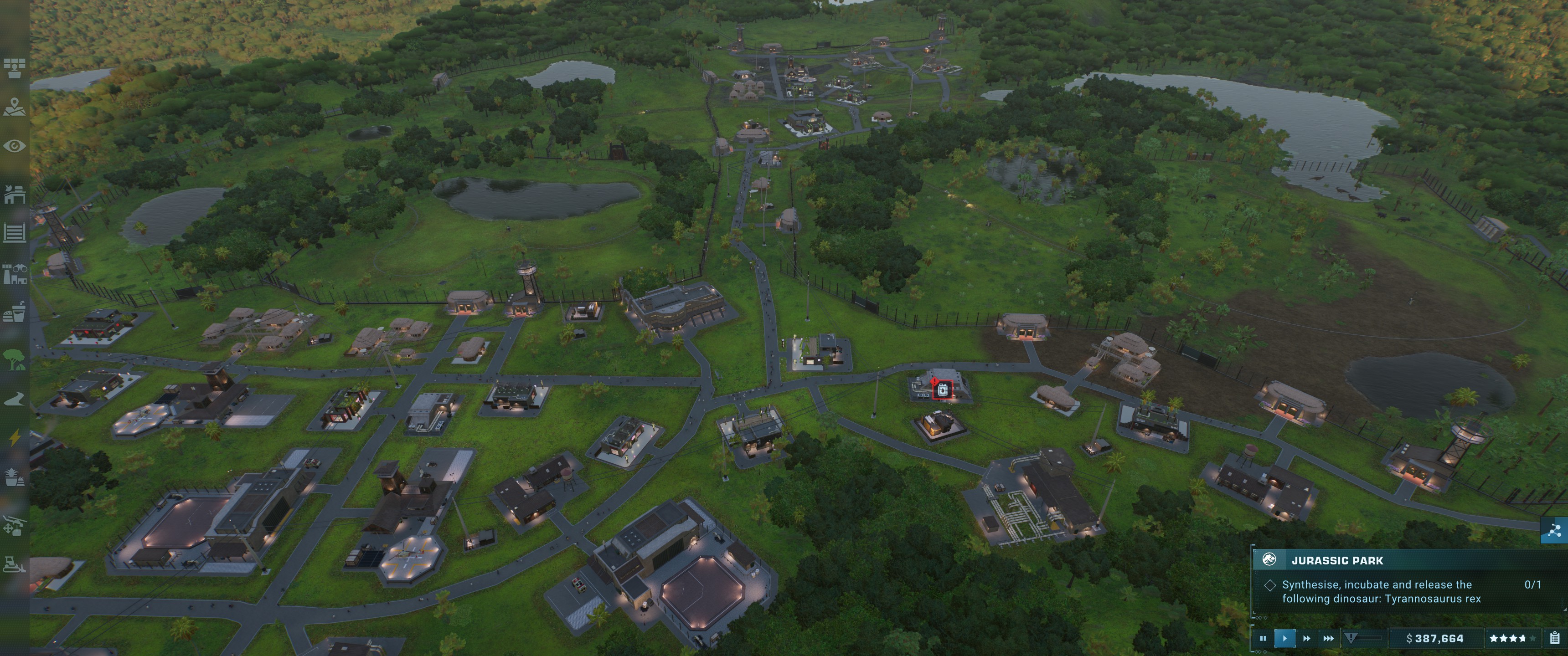Open the operations building menu
Viewport: 1568px width, 656px height.
point(14,195)
